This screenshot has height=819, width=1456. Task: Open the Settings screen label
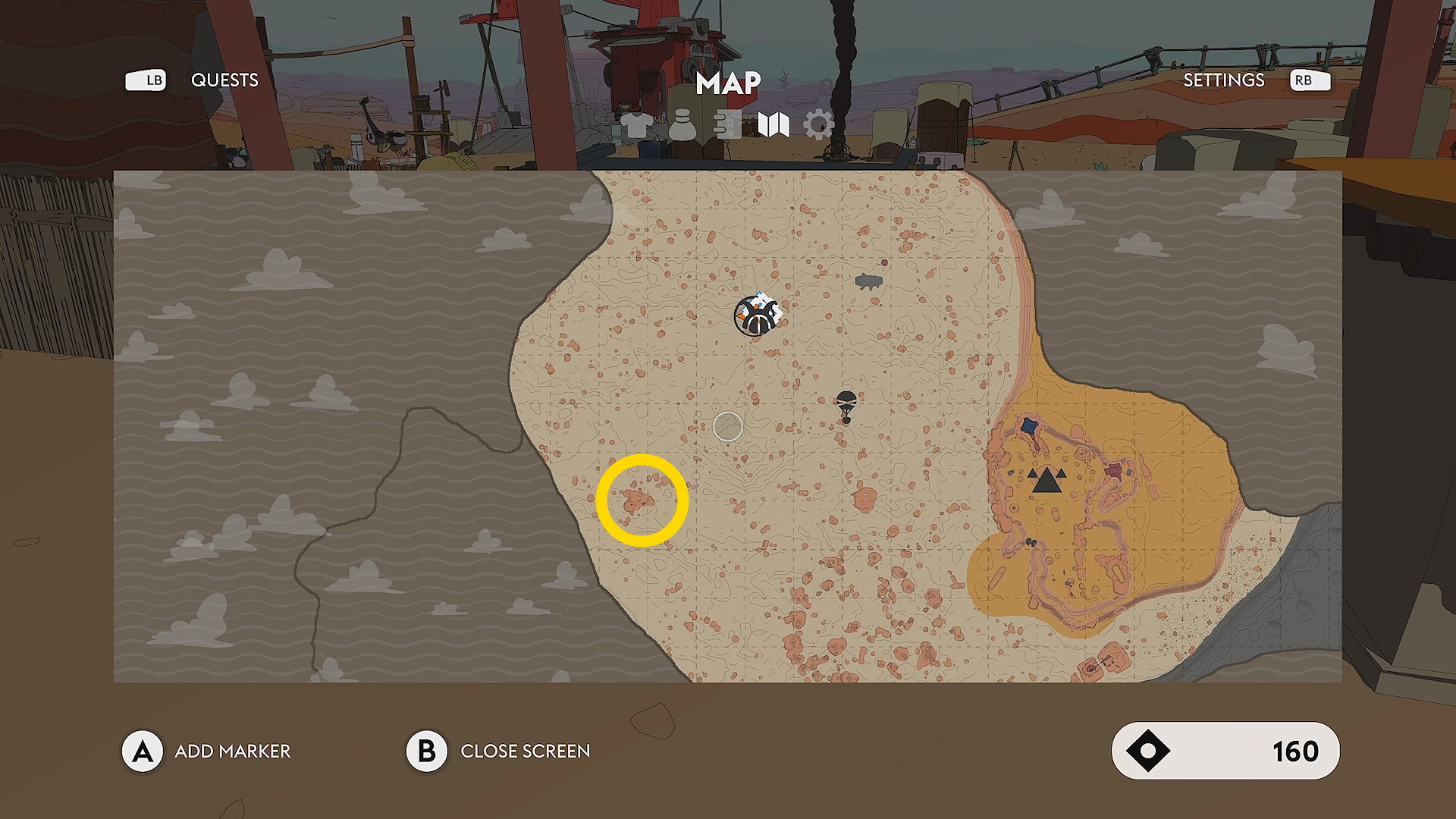click(1223, 80)
